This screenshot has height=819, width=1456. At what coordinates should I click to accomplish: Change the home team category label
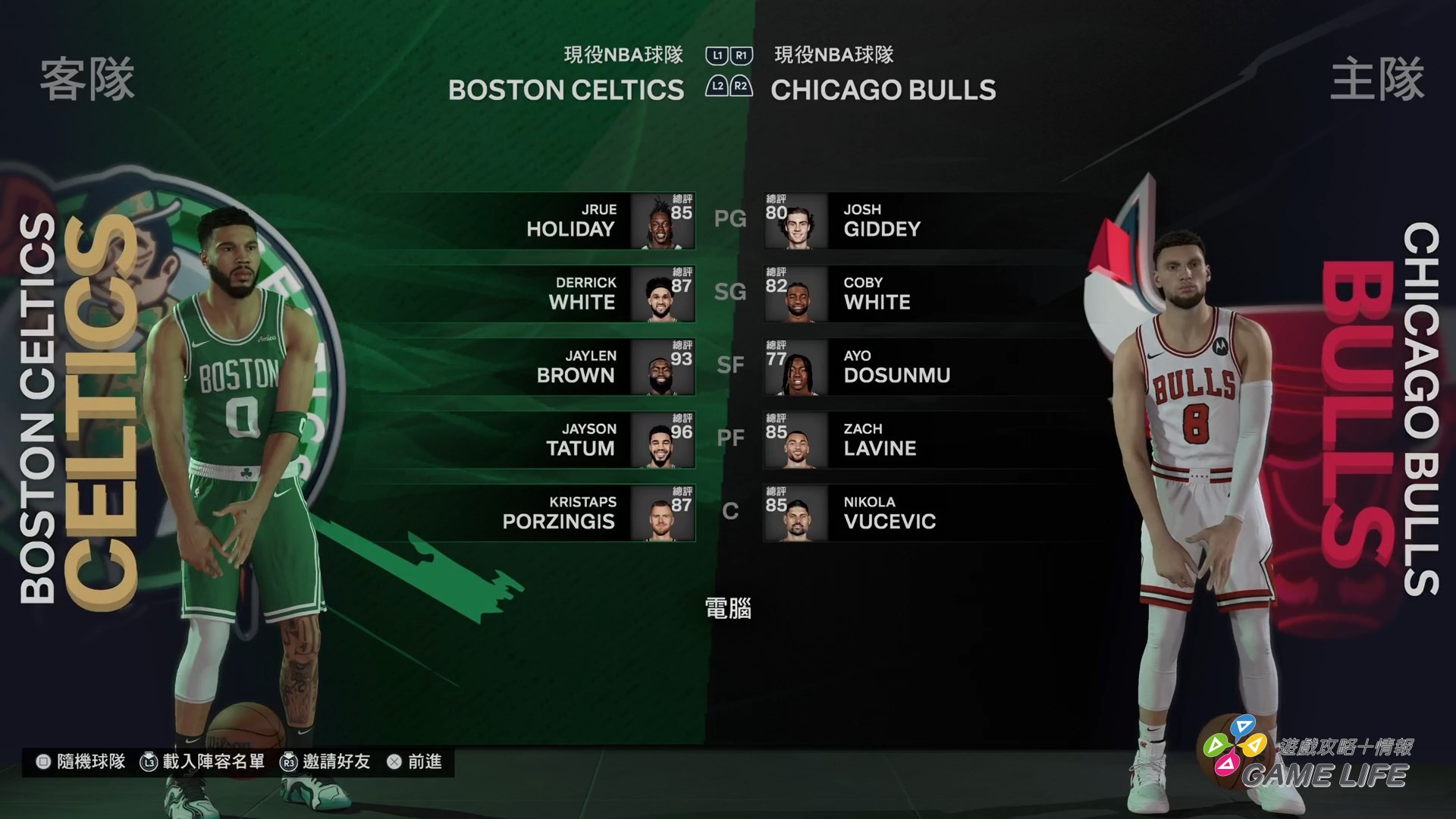(833, 55)
